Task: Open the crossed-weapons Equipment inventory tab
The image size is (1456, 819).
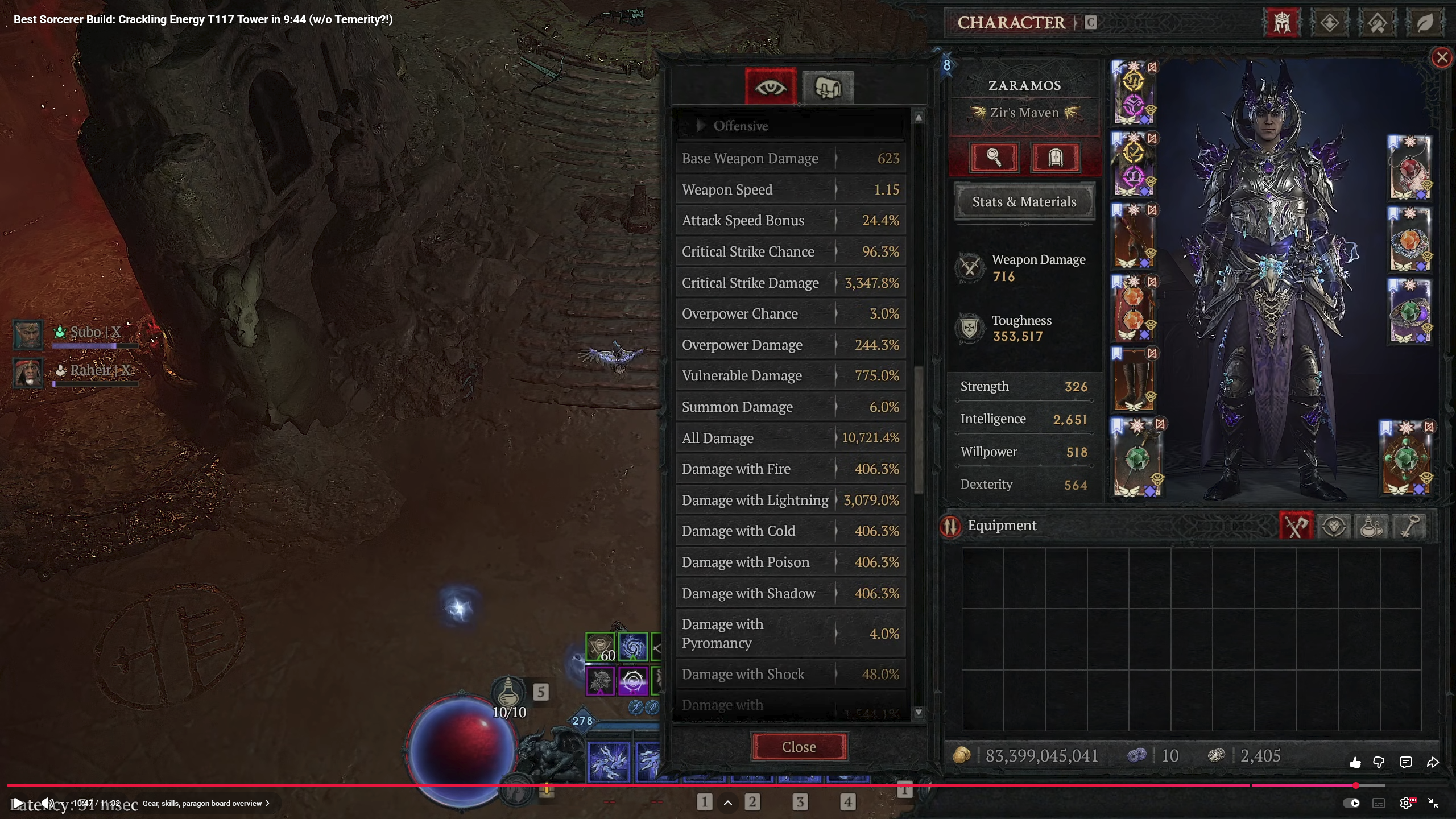Action: (x=1296, y=526)
